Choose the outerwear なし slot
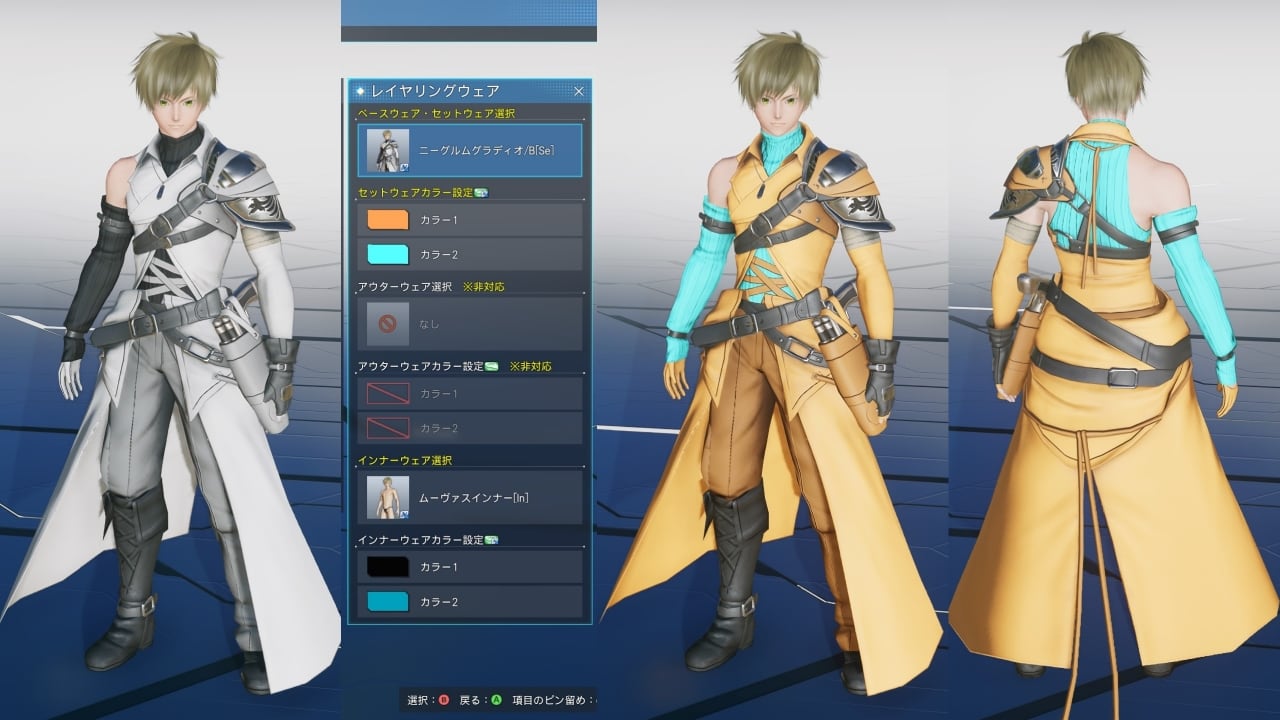The width and height of the screenshot is (1280, 720). [x=469, y=324]
